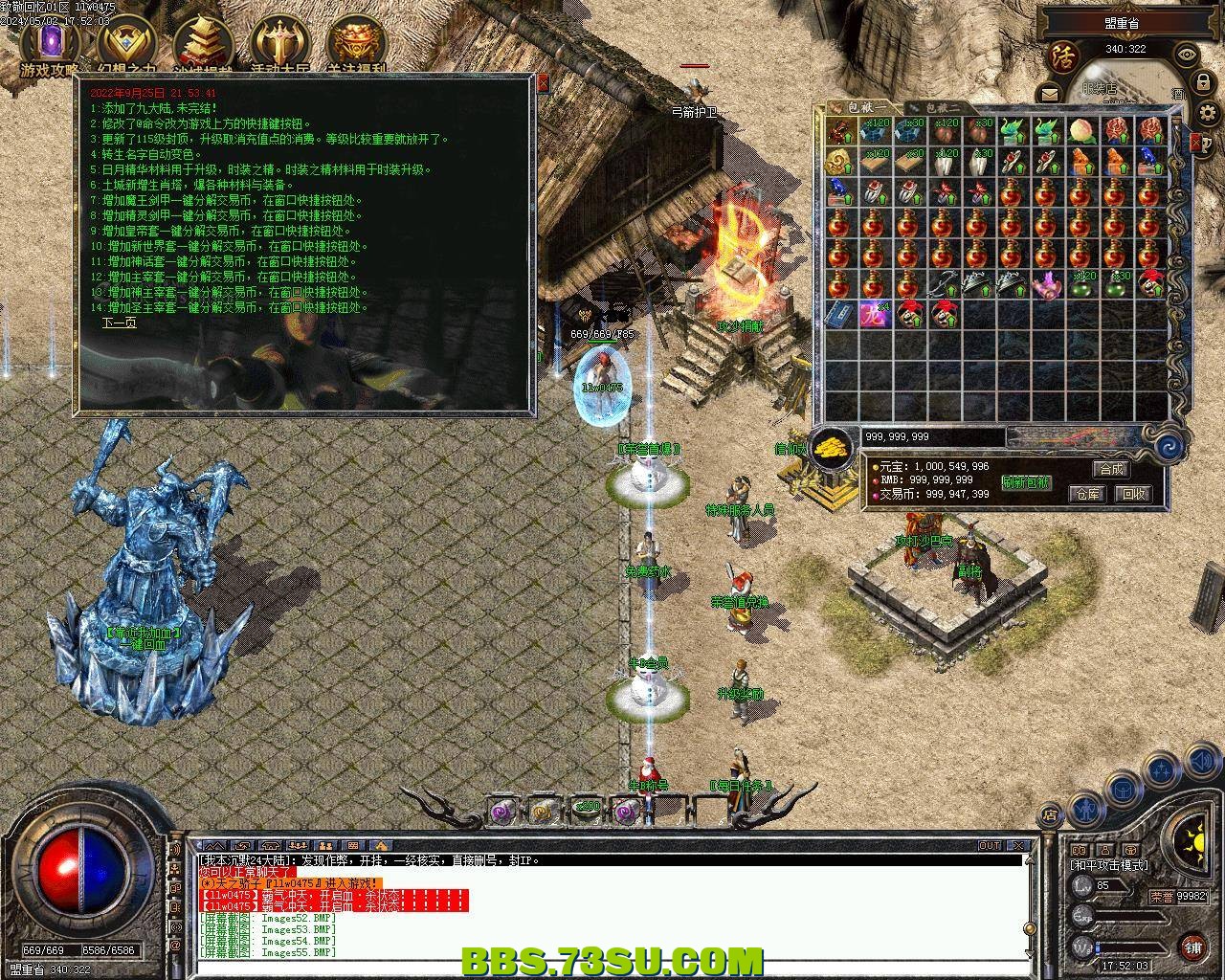The image size is (1225, 980).
Task: Go to 下一页 in the update notes
Action: [x=120, y=323]
